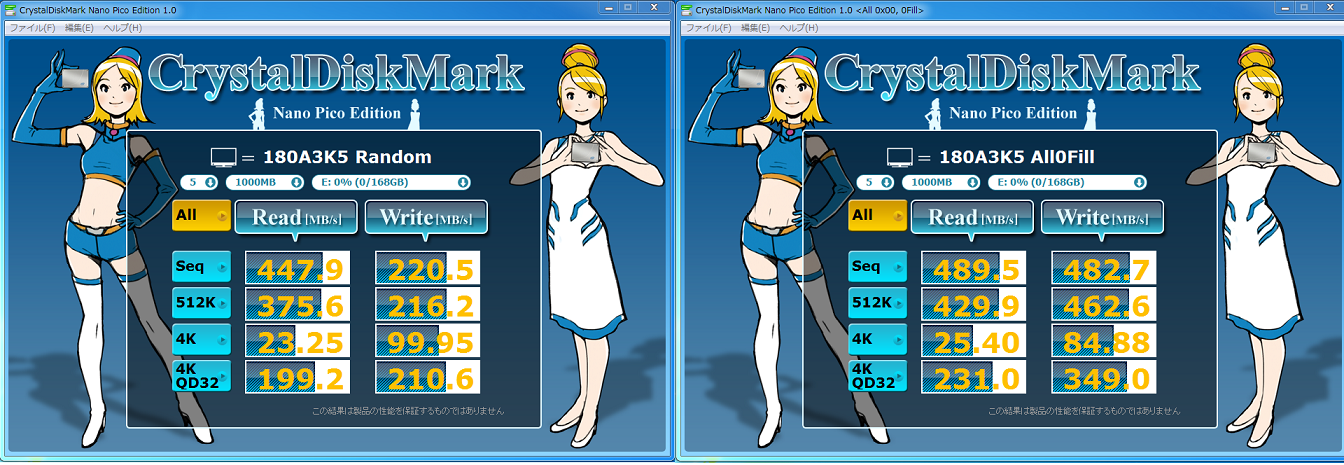This screenshot has height=465, width=1344.
Task: Run the 512K test in the All0Fill window
Action: click(x=877, y=303)
